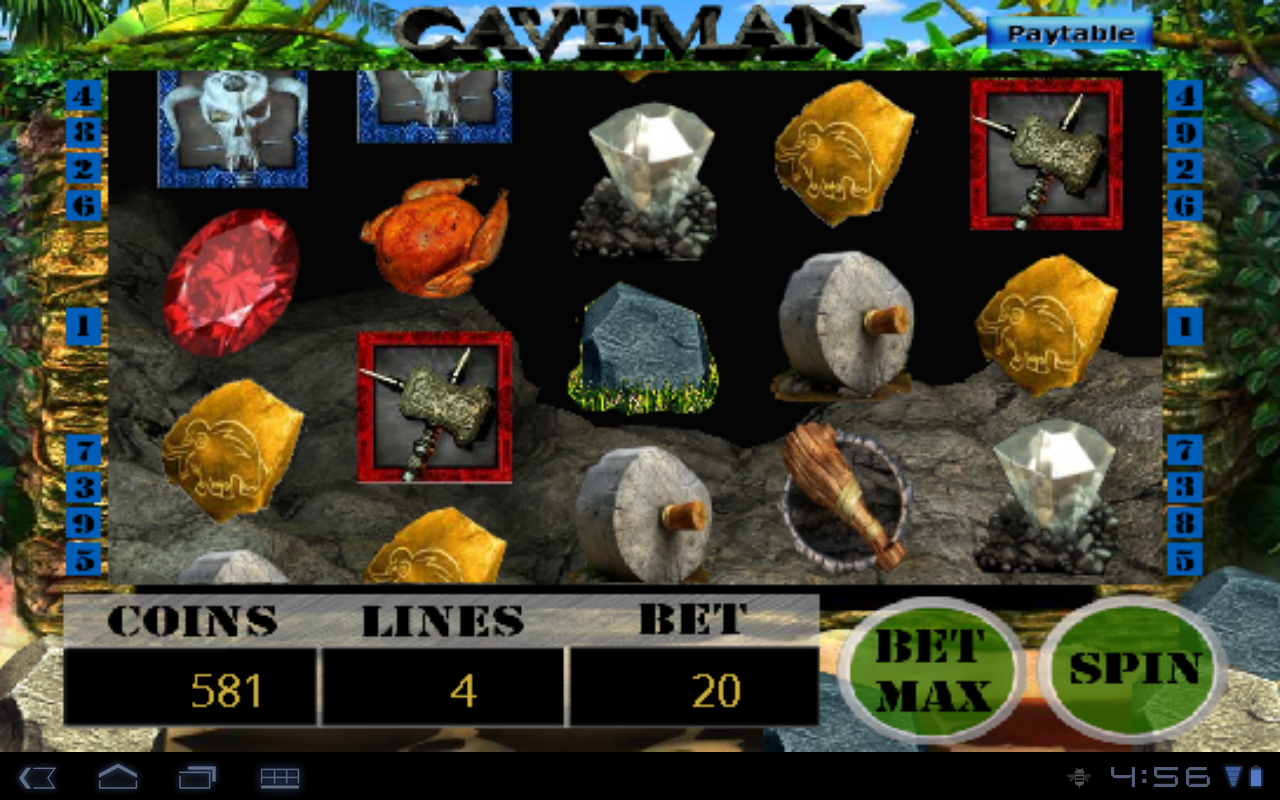
Task: Select the red-framed hammer symbol on second reel
Action: (434, 405)
